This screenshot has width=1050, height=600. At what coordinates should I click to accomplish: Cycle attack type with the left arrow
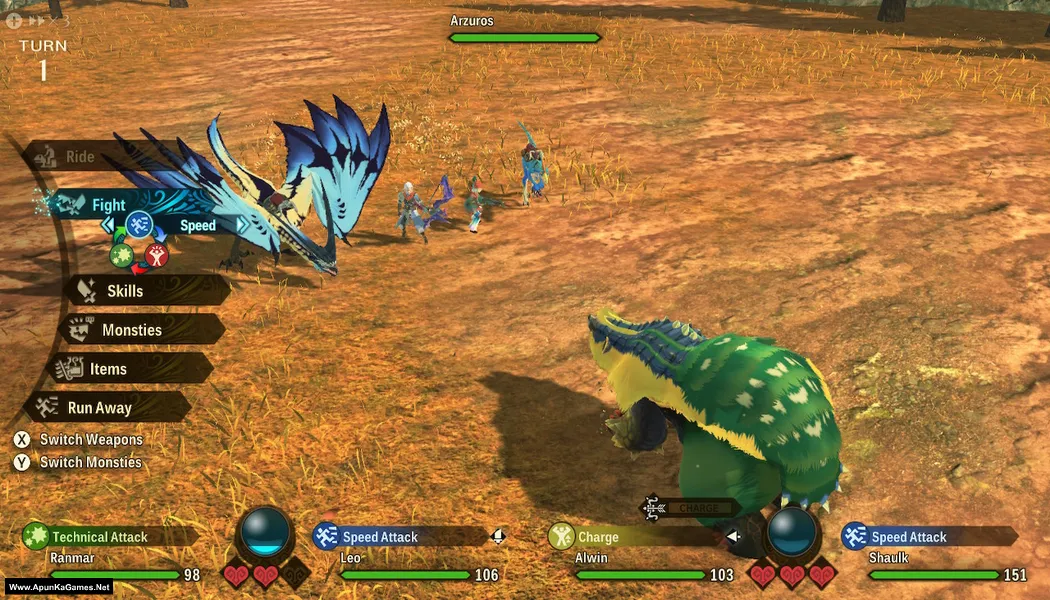click(x=109, y=226)
